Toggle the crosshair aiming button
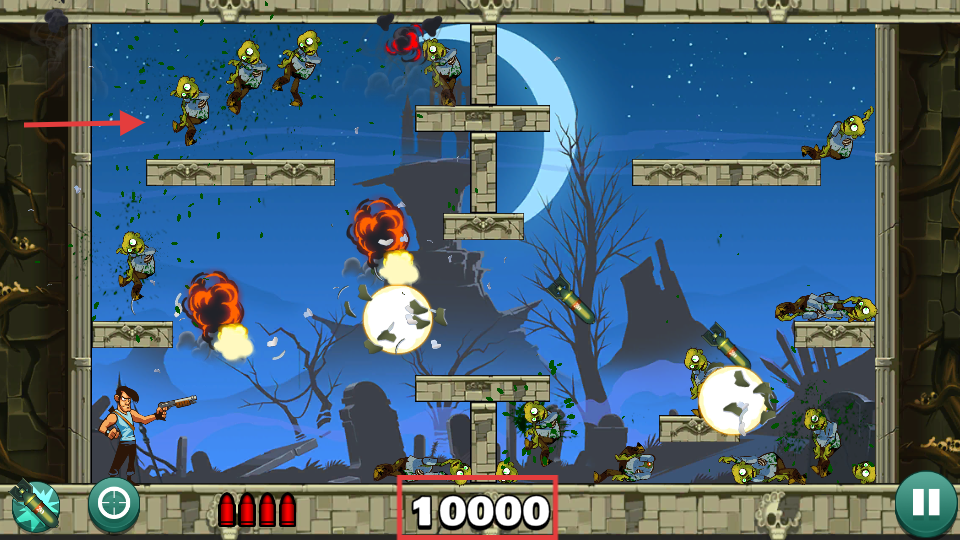The image size is (960, 540). (113, 505)
